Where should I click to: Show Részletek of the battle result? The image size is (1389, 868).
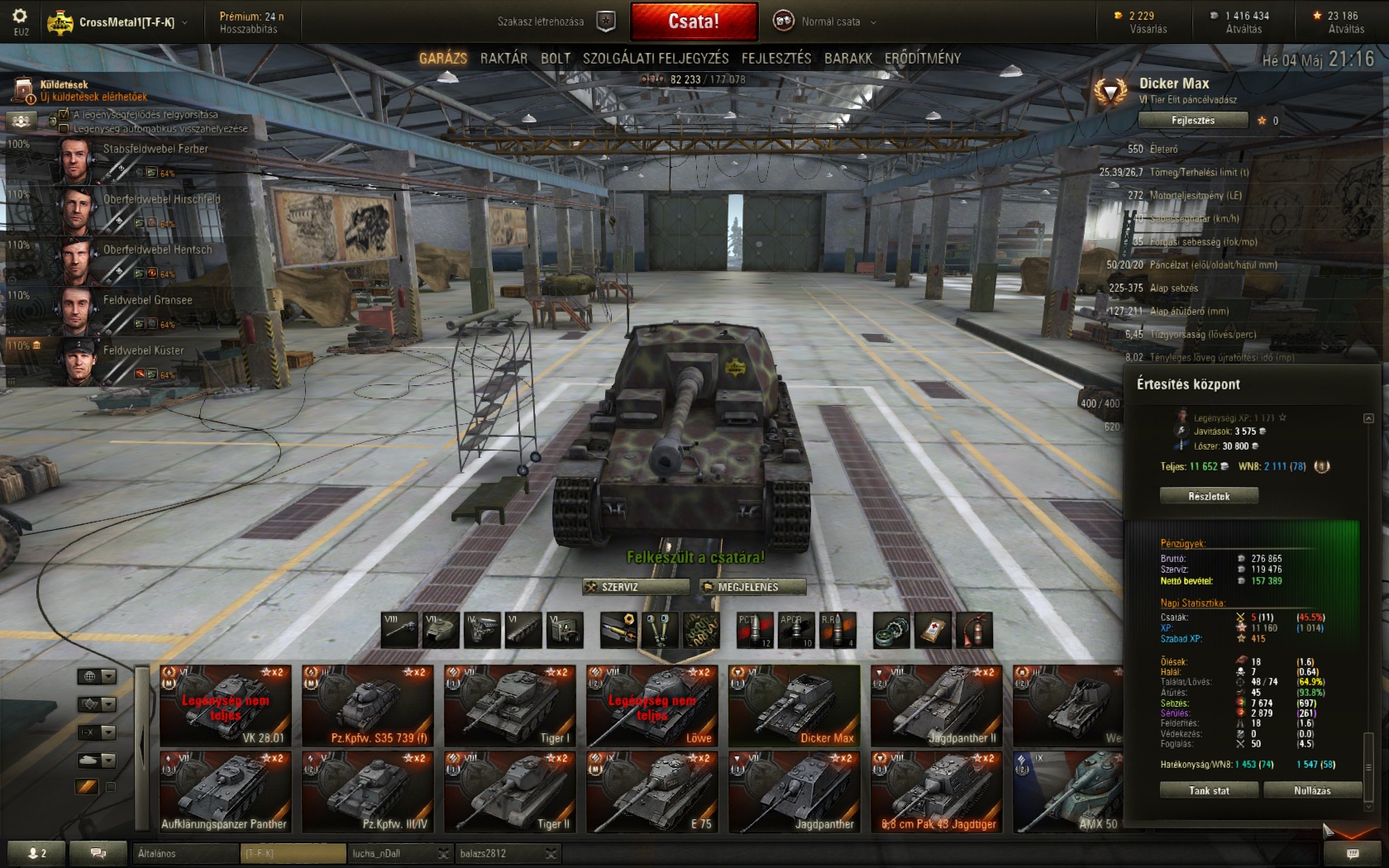coord(1209,496)
